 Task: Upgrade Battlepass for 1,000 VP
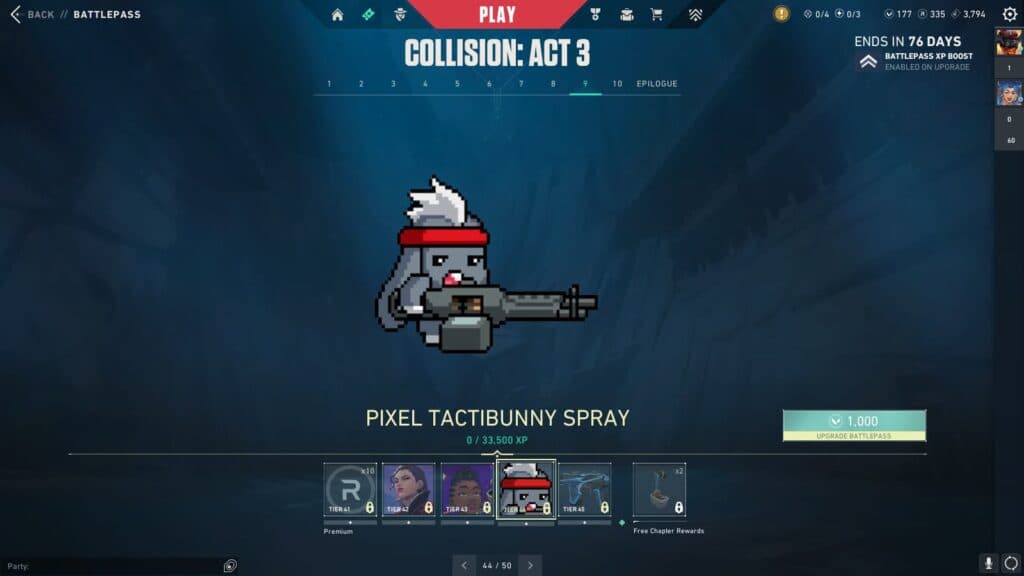[x=854, y=425]
